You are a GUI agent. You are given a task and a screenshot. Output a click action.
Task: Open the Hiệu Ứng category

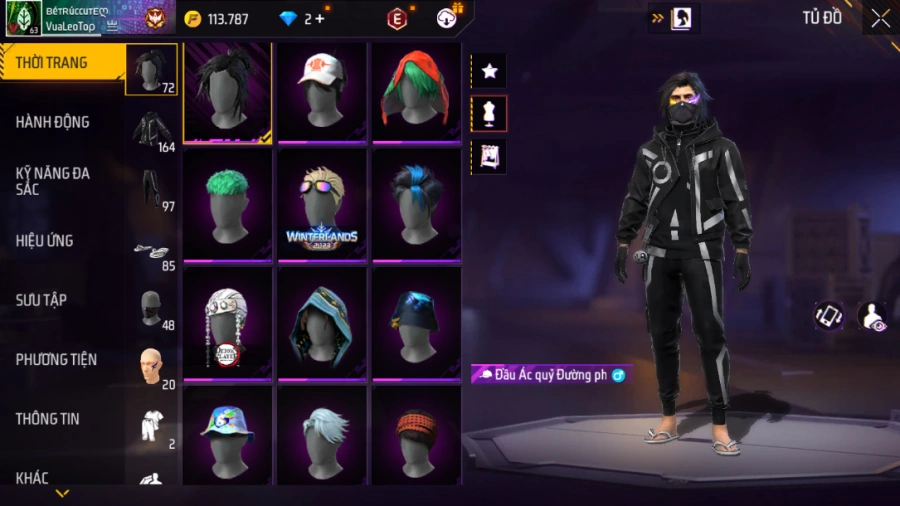click(45, 241)
